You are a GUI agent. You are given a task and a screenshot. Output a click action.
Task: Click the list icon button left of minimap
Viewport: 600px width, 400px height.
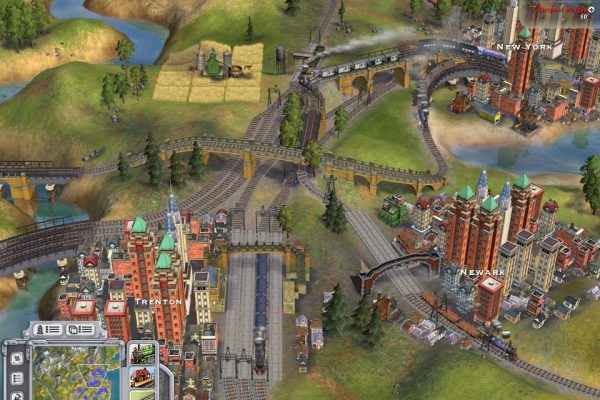coord(17,379)
